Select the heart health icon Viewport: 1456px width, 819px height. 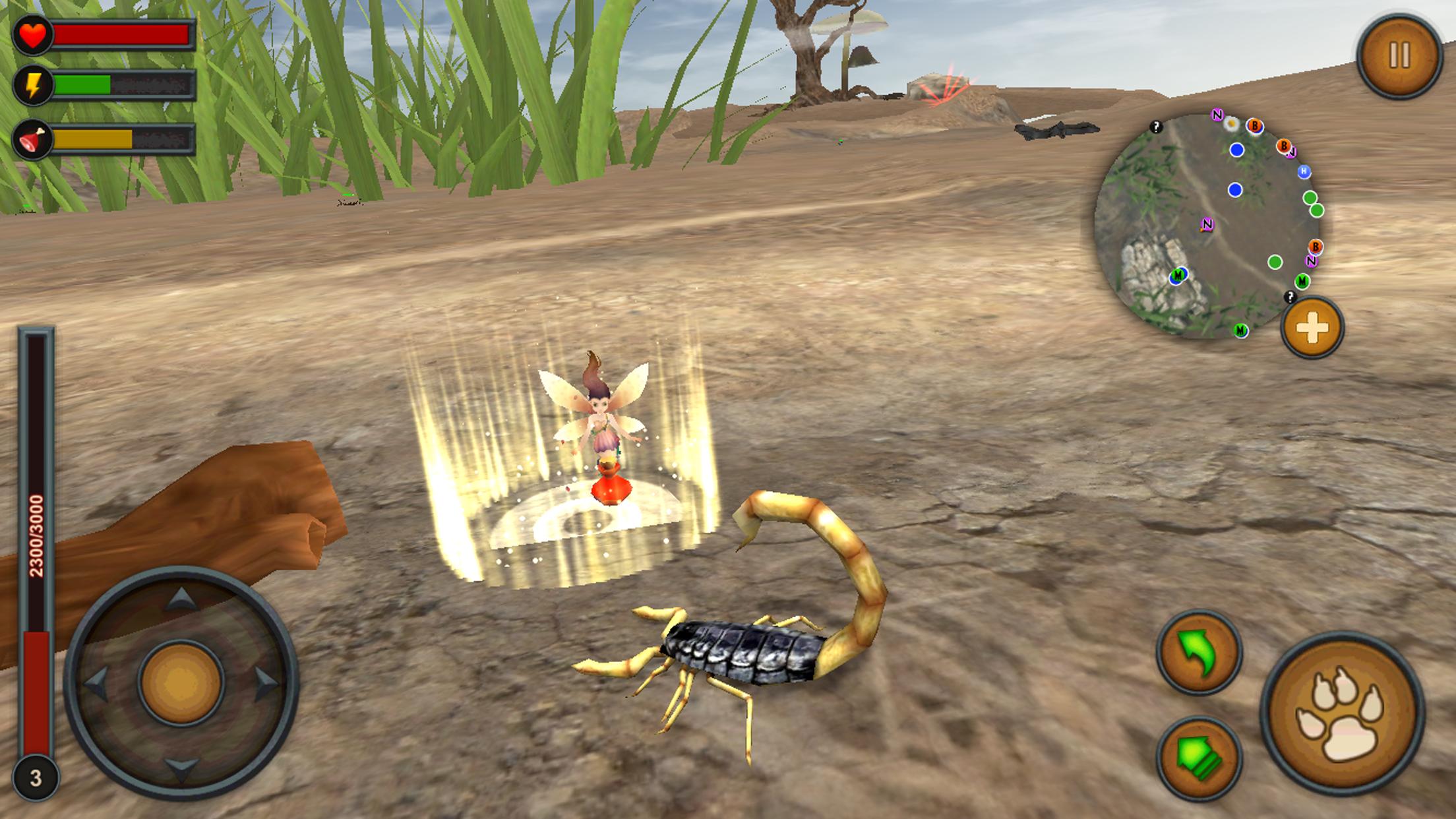[34, 34]
